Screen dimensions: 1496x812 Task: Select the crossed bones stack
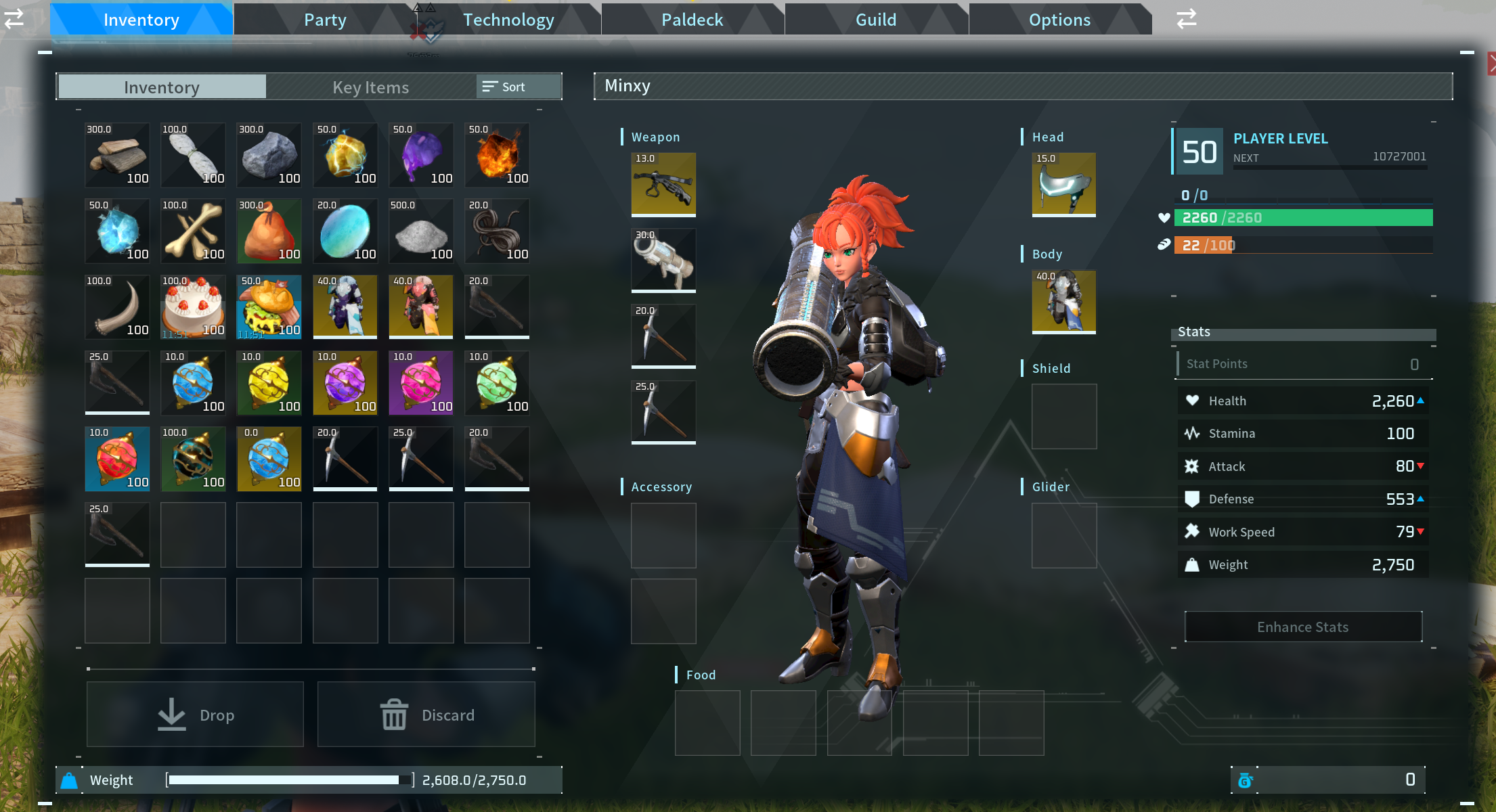[x=193, y=231]
